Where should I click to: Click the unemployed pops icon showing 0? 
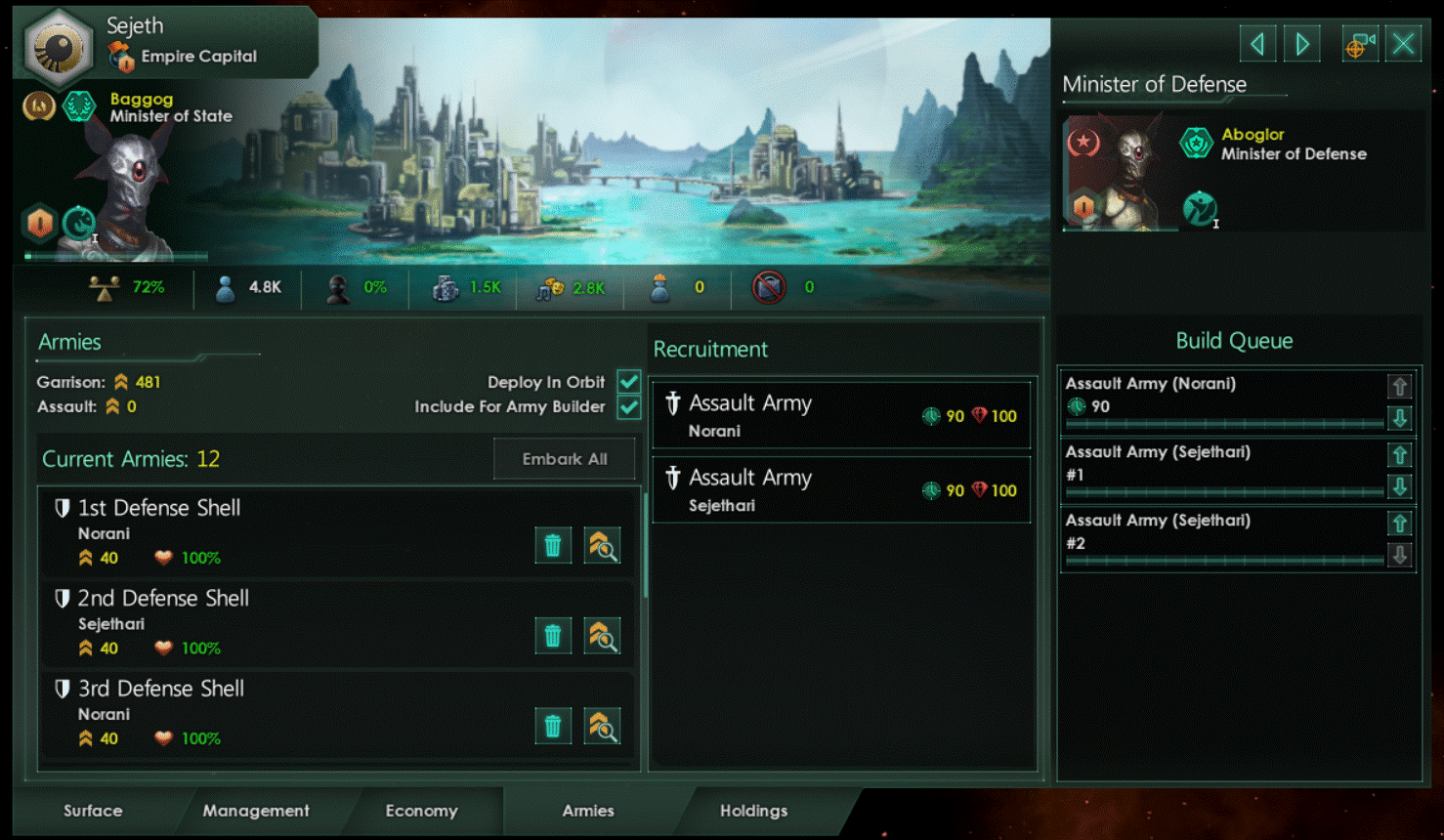pyautogui.click(x=659, y=287)
